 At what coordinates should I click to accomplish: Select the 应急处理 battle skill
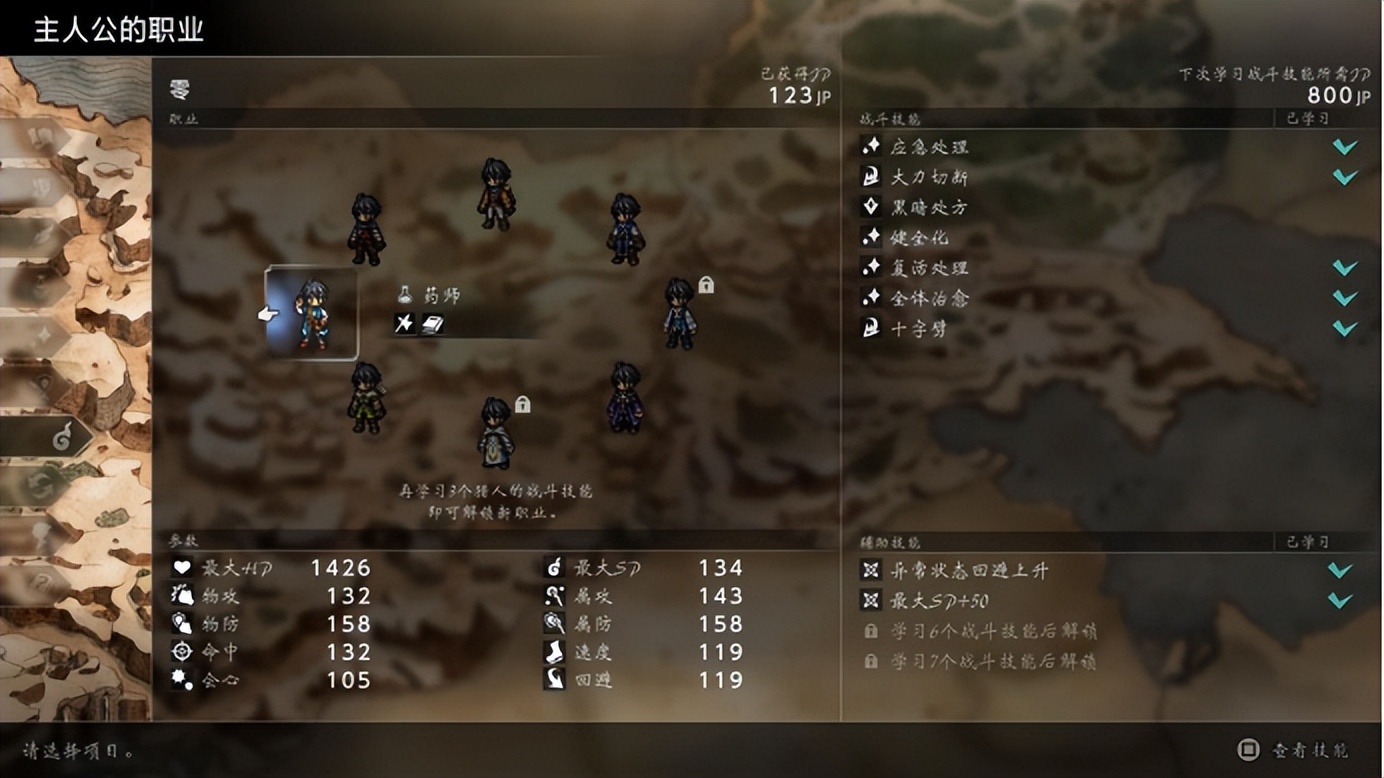click(x=930, y=147)
